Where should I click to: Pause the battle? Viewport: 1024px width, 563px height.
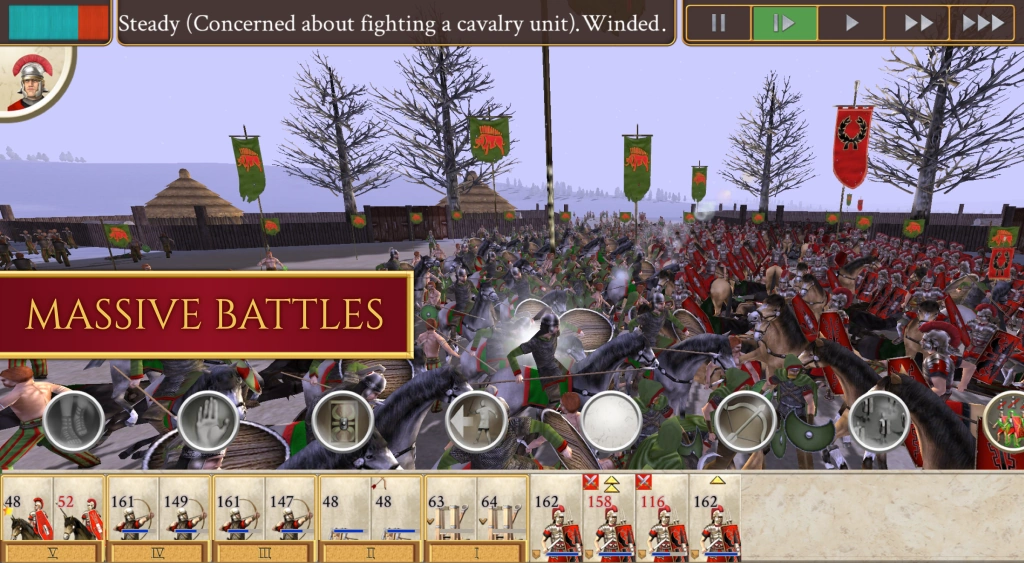[718, 23]
